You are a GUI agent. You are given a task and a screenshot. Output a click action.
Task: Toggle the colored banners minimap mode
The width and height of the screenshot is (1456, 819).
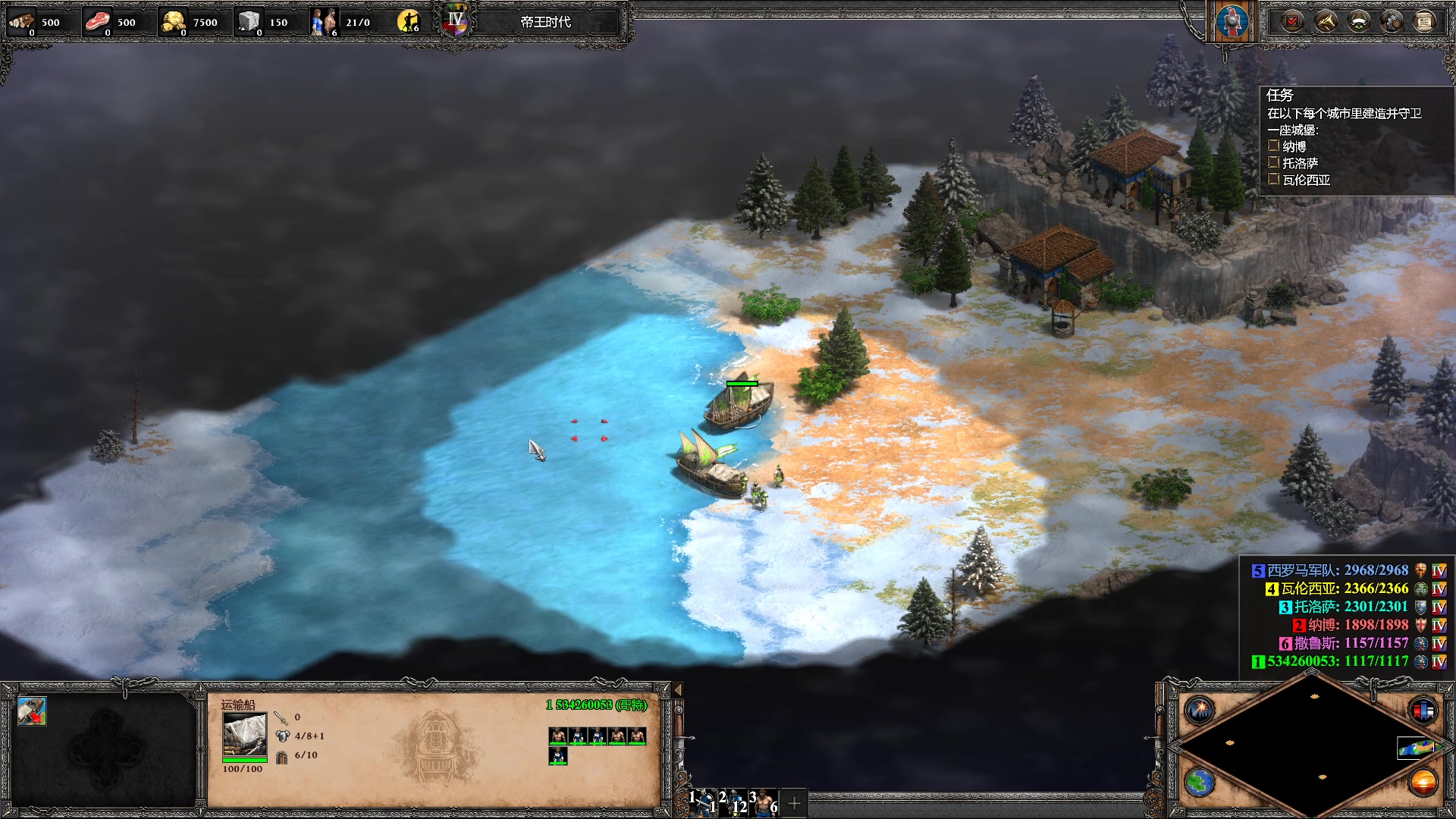coord(1423,711)
